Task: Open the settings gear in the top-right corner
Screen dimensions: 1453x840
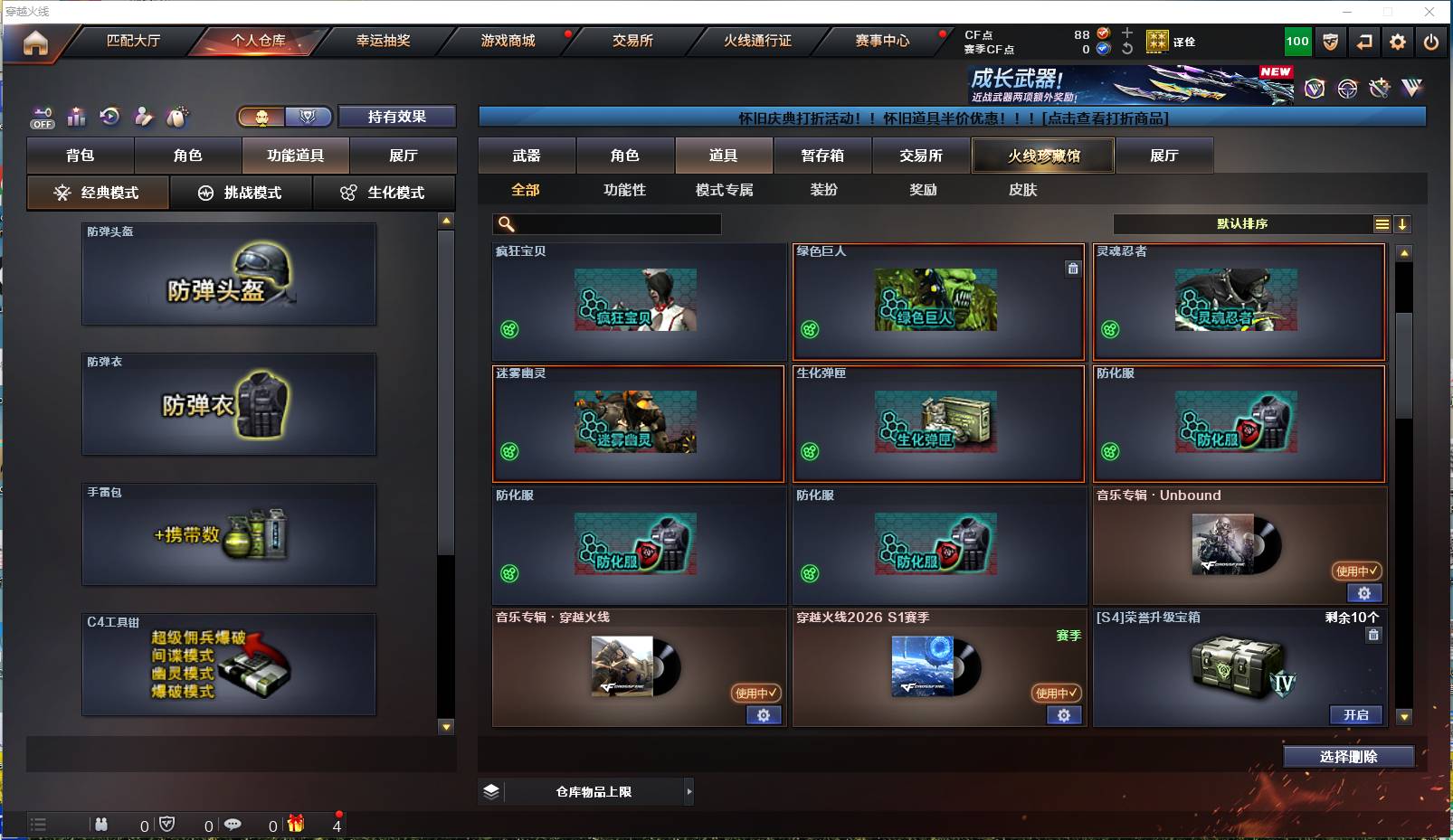Action: point(1397,42)
